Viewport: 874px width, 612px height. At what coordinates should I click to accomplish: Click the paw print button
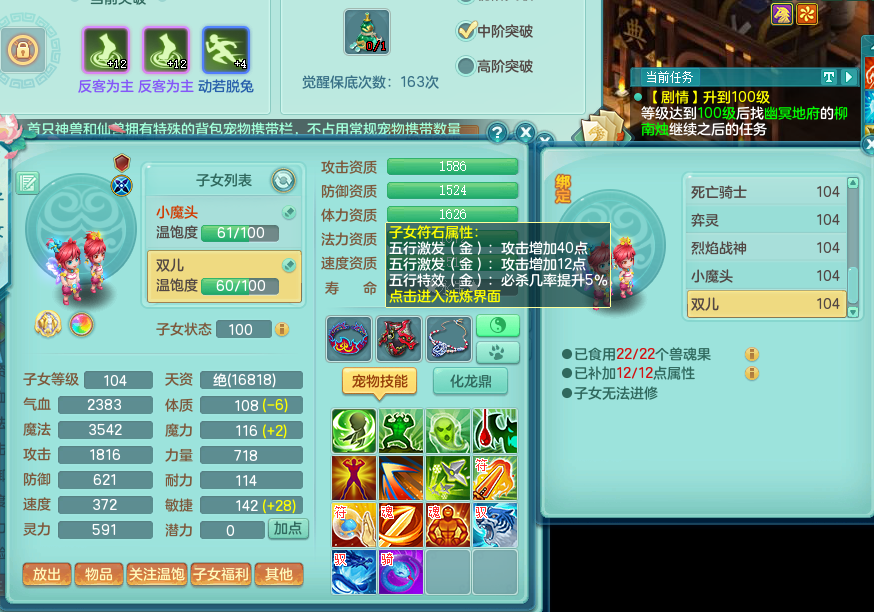click(497, 352)
